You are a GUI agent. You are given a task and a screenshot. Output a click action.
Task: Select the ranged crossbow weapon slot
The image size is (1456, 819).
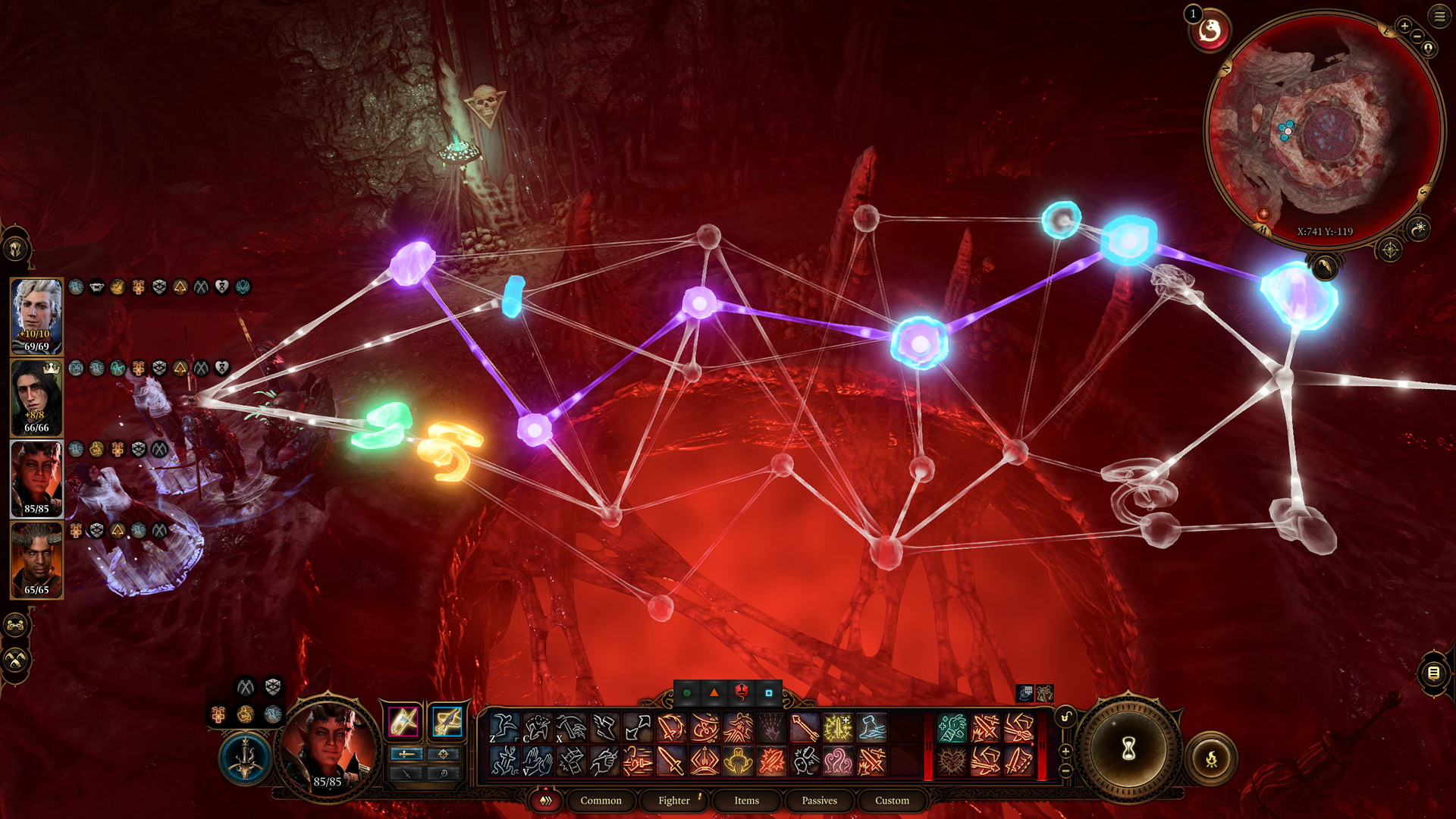point(447,721)
